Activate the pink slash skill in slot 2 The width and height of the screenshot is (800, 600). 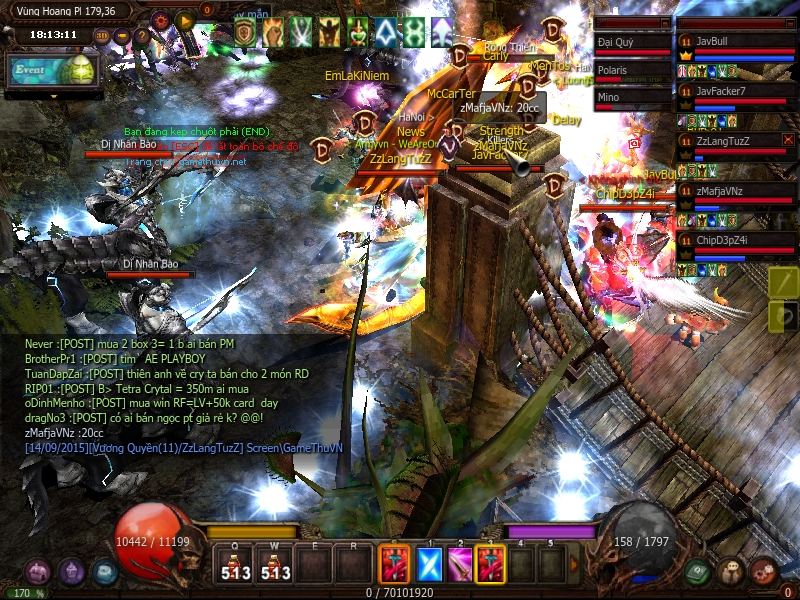point(460,565)
